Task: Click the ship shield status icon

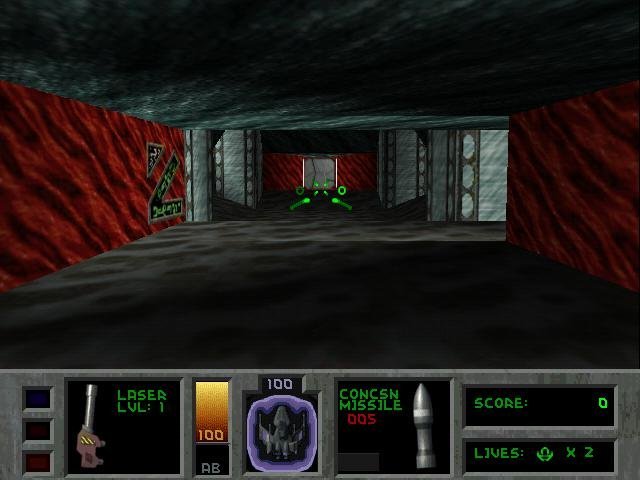Action: [x=282, y=432]
